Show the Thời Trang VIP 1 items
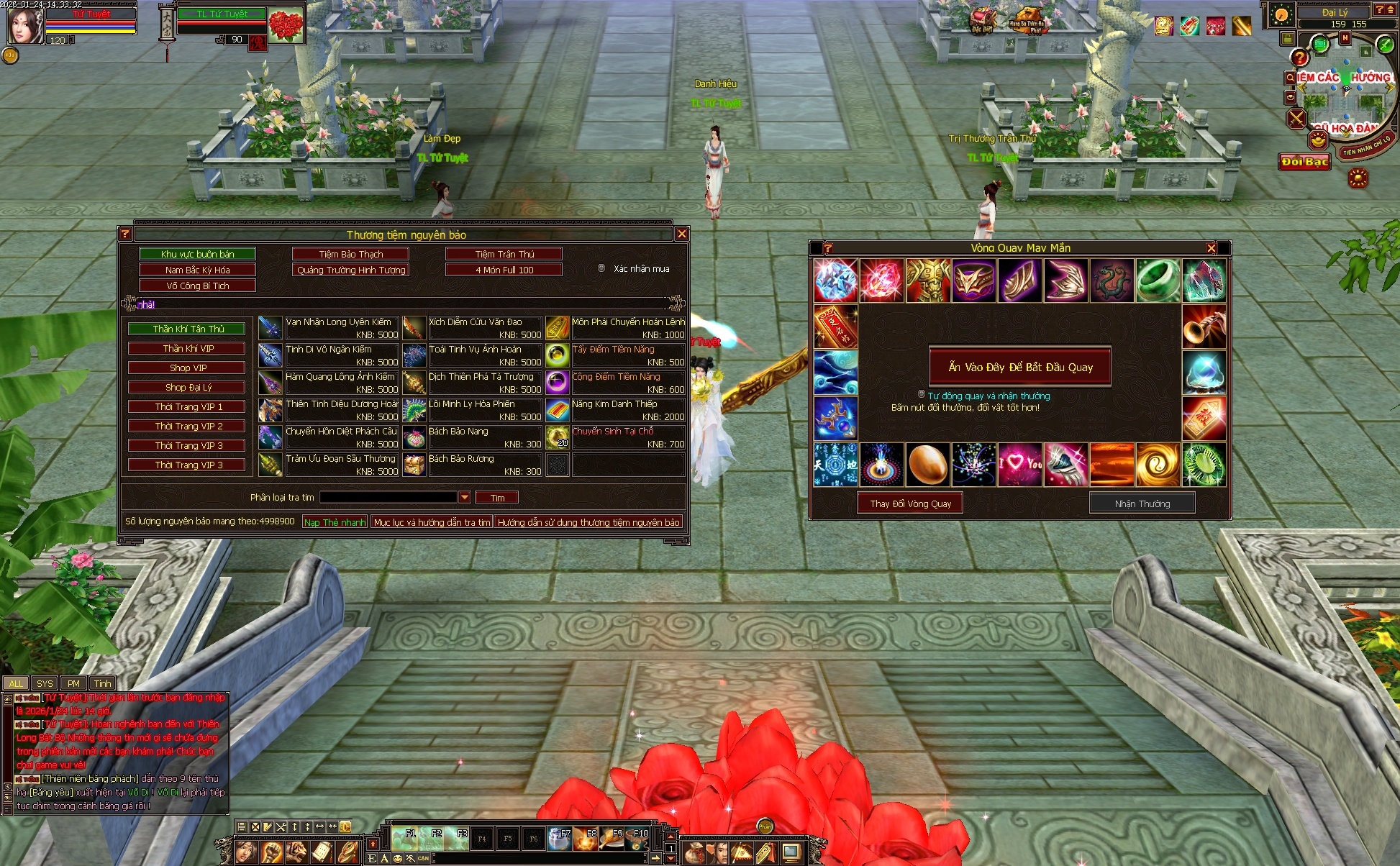 click(188, 406)
